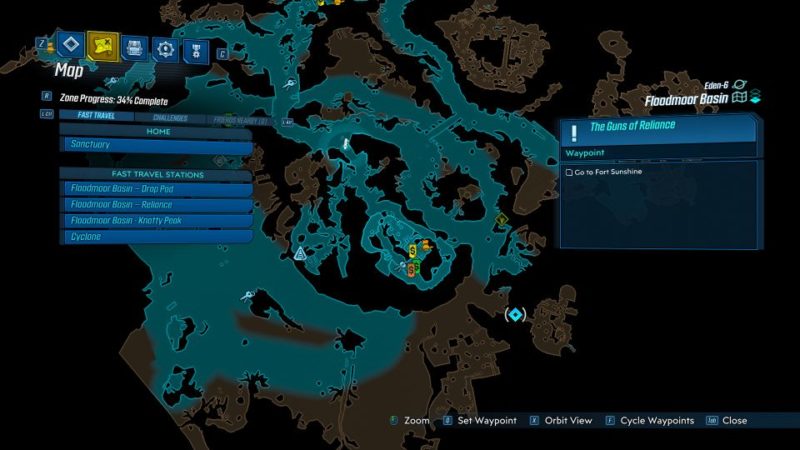Choose Floodmoor Basin – Drop Pod station

(x=156, y=189)
